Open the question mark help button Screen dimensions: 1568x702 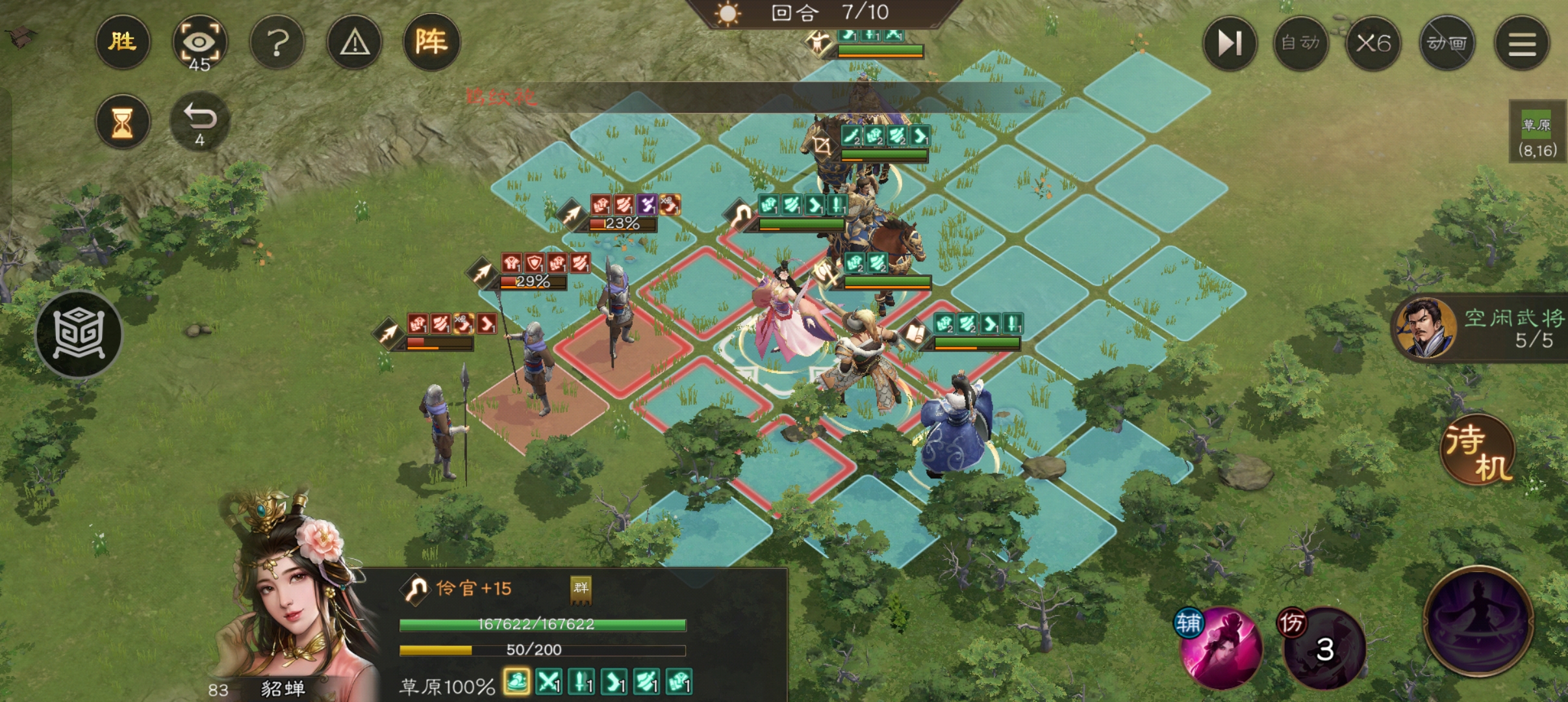(x=277, y=43)
